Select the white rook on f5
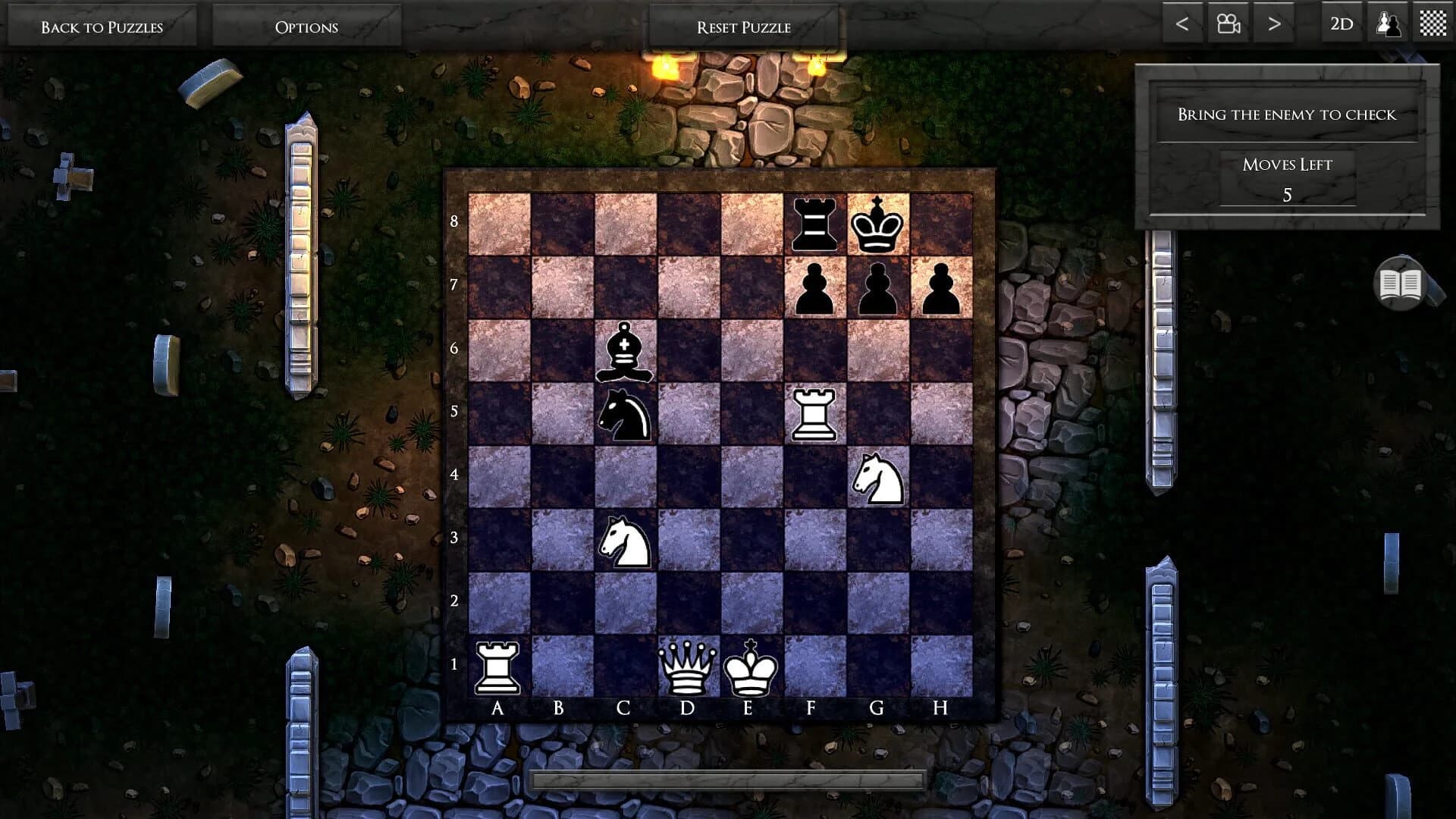 (x=814, y=414)
